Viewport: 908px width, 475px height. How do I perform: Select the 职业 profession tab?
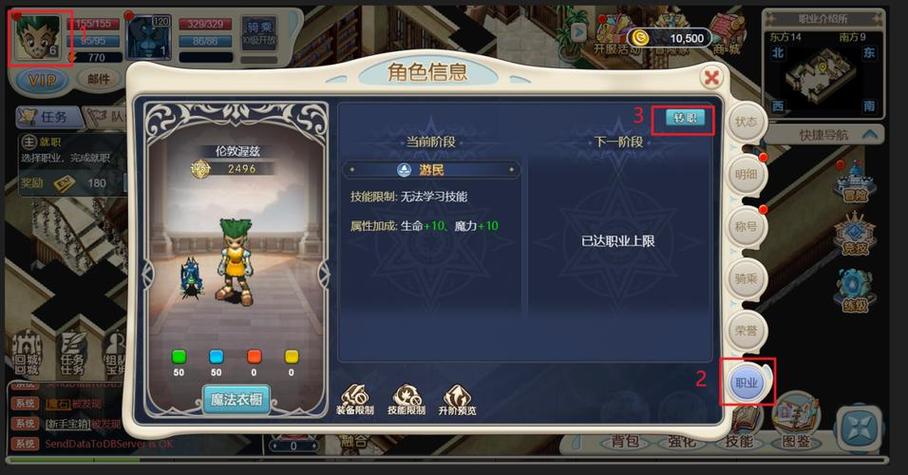(747, 382)
